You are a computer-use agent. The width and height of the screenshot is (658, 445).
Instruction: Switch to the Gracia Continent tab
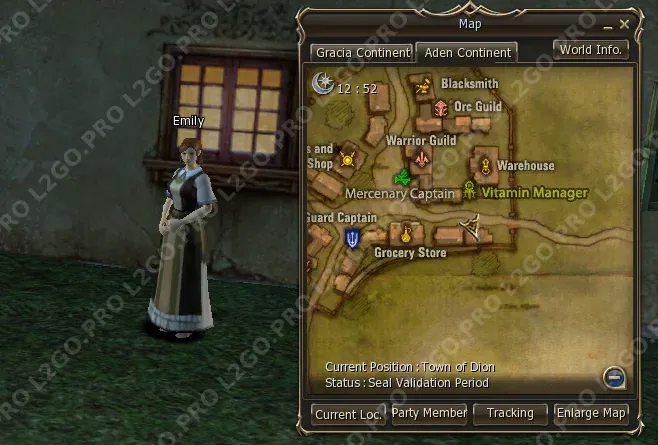click(362, 52)
